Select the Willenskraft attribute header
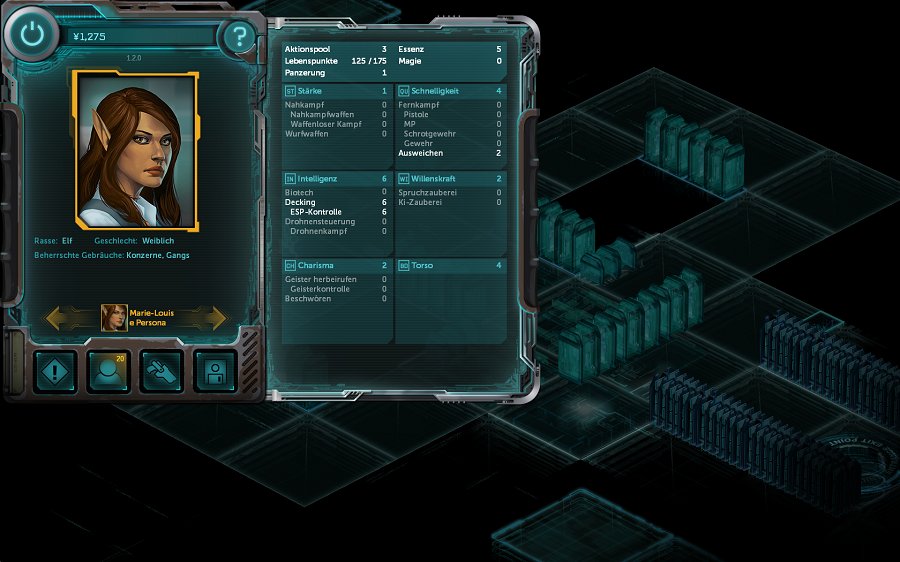The height and width of the screenshot is (562, 900). (450, 179)
